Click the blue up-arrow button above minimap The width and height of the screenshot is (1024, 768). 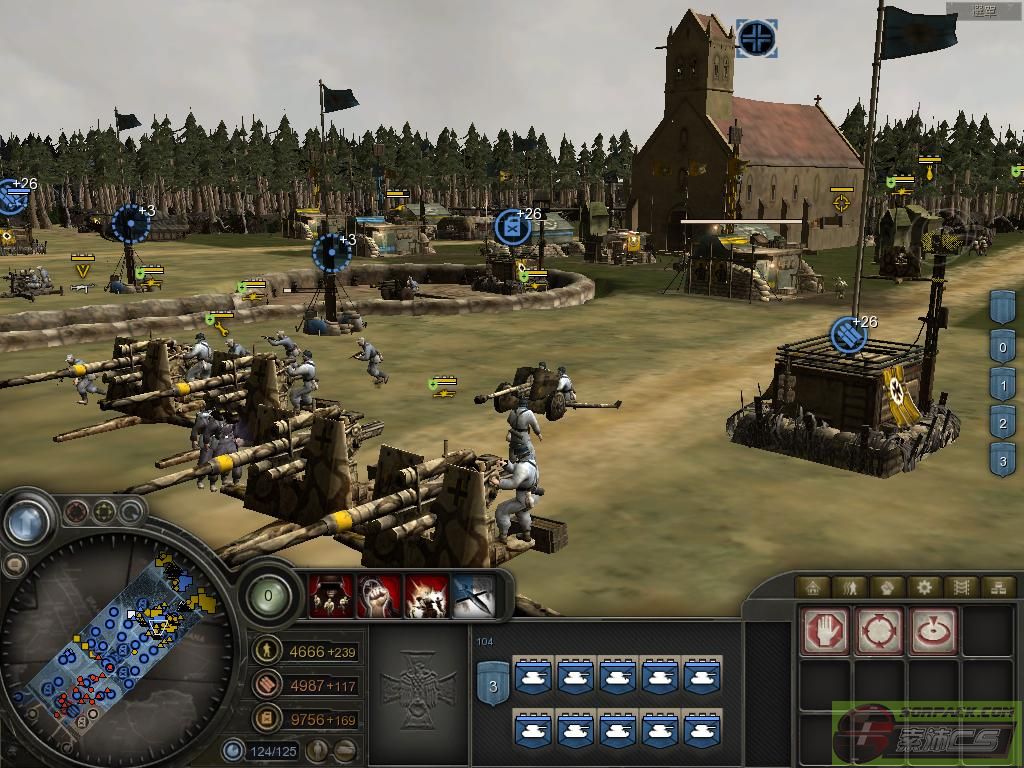pyautogui.click(x=27, y=520)
